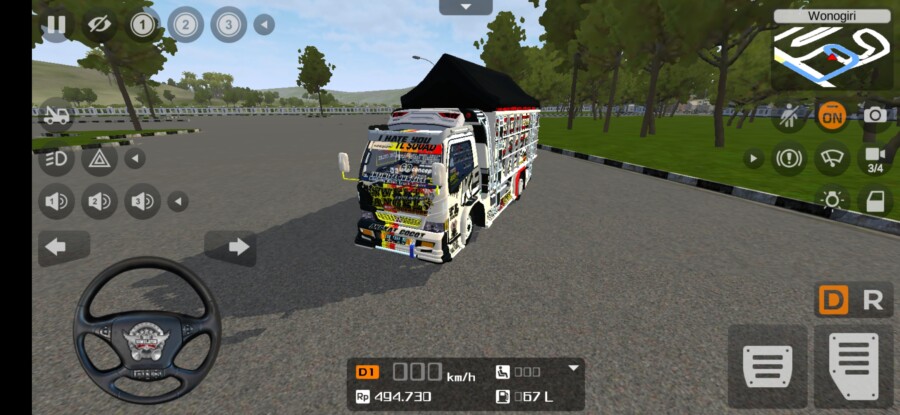This screenshot has width=900, height=415.
Task: Switch the camera view 3/4
Action: [x=875, y=158]
